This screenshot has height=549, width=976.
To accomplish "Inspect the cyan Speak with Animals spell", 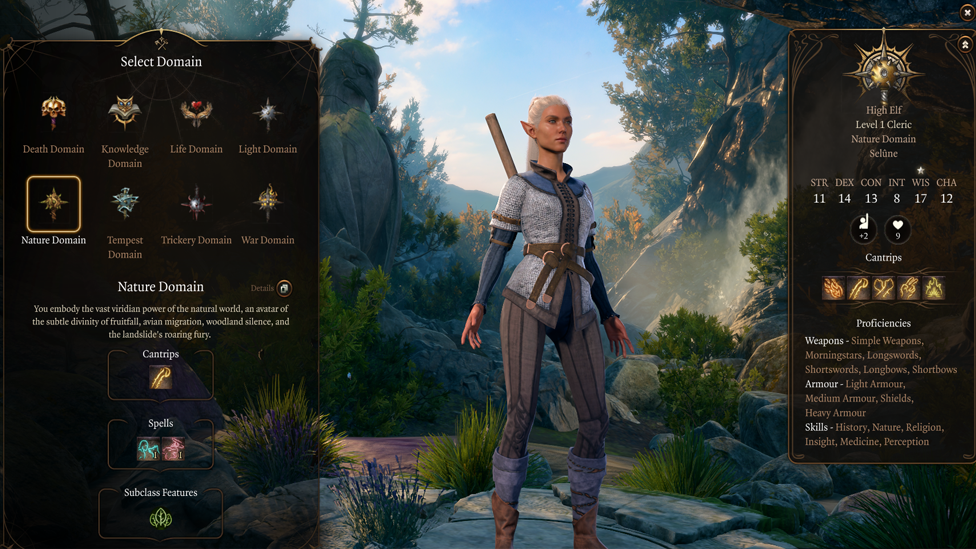I will click(x=148, y=449).
